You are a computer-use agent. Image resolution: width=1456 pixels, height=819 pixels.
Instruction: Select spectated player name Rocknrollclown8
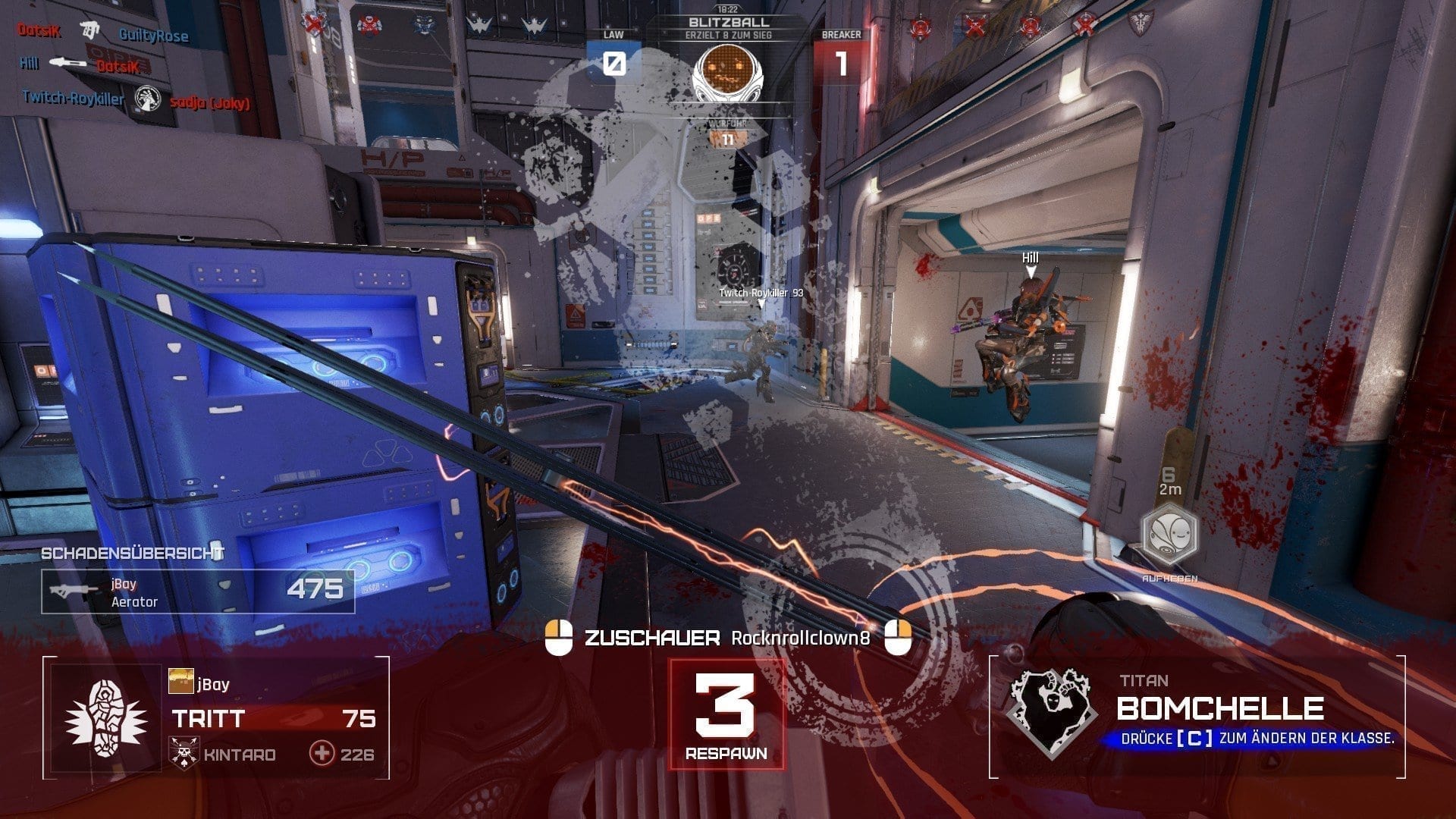coord(800,639)
